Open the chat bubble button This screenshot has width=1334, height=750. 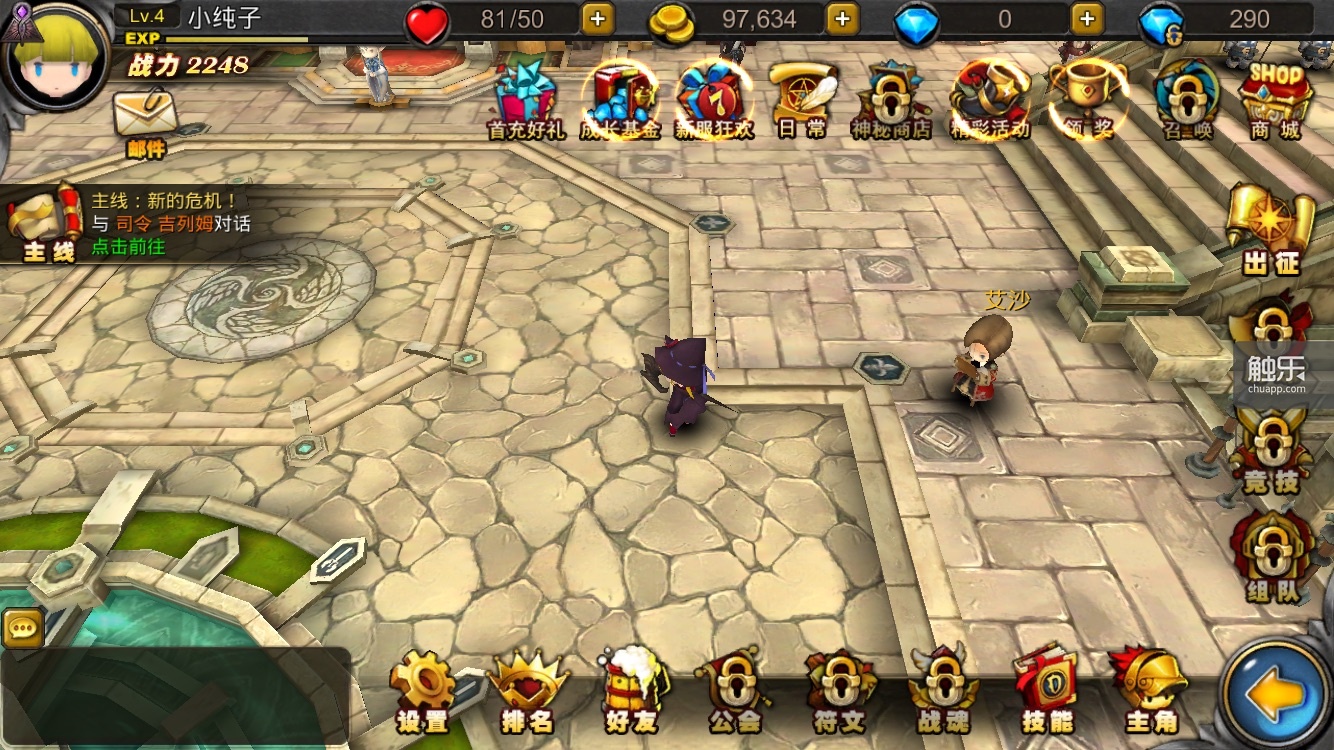(x=21, y=628)
